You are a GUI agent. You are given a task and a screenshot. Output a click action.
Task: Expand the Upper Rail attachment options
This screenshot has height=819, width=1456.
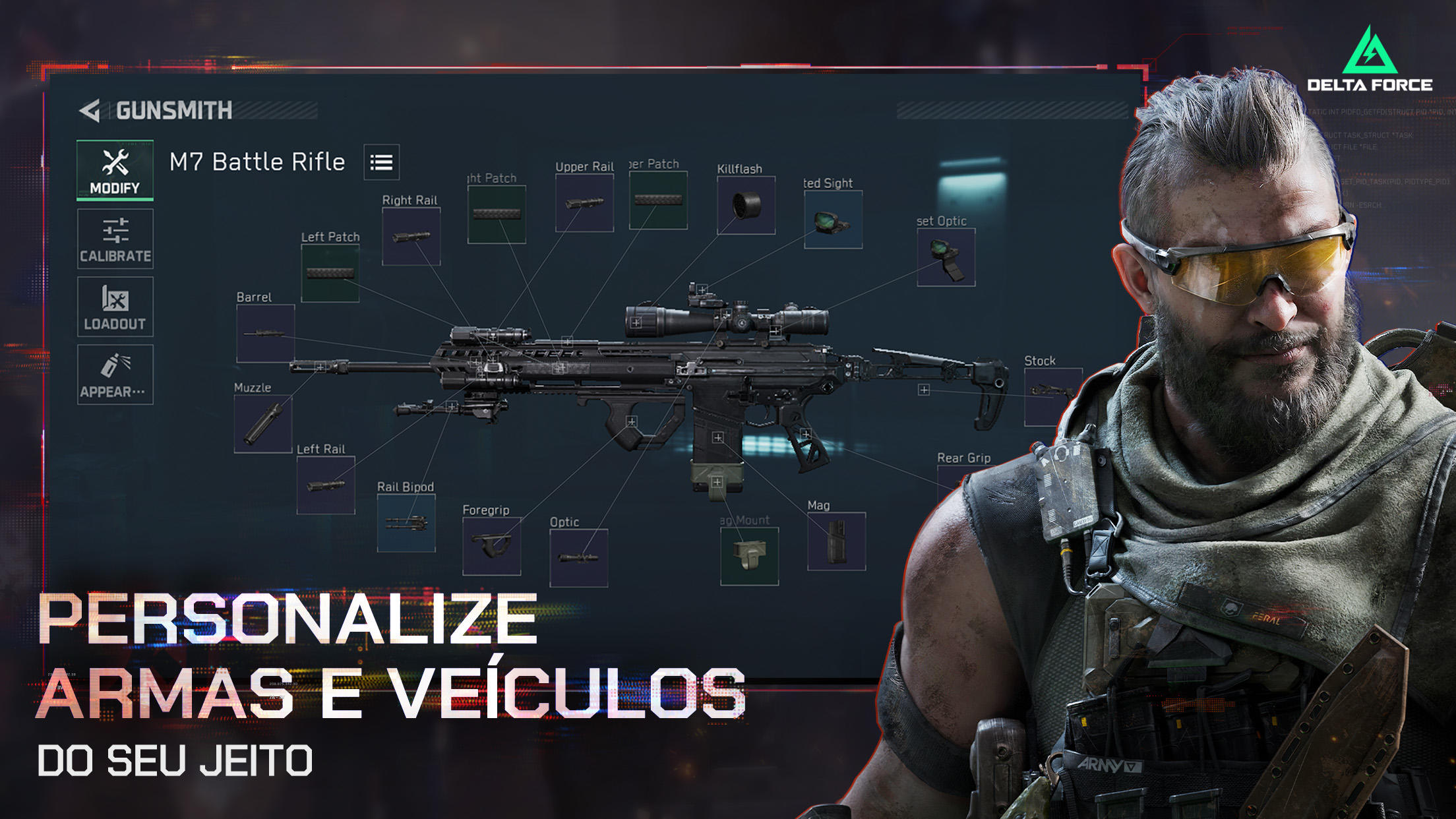coord(586,201)
